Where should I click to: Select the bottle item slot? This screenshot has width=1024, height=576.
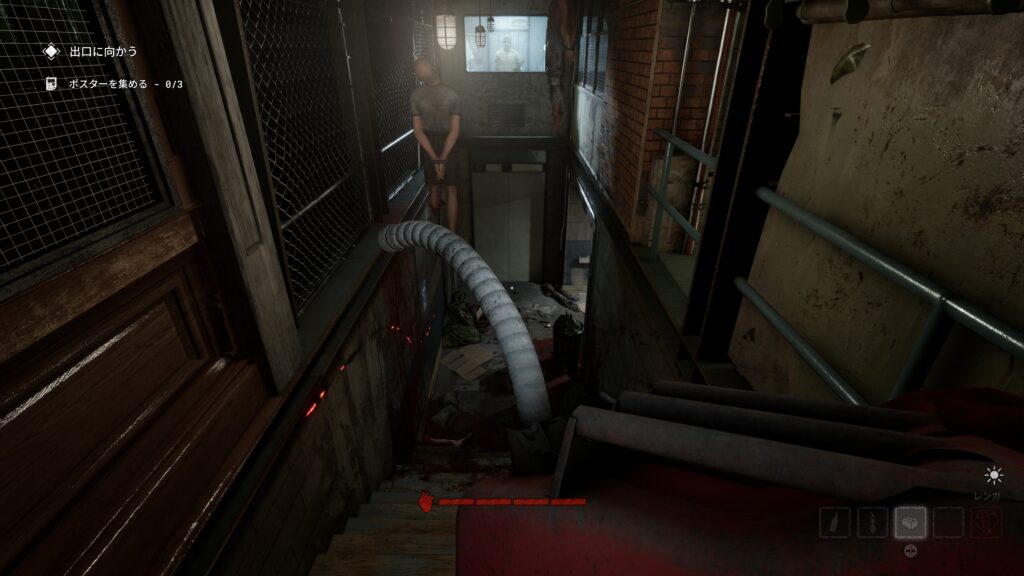click(x=835, y=522)
